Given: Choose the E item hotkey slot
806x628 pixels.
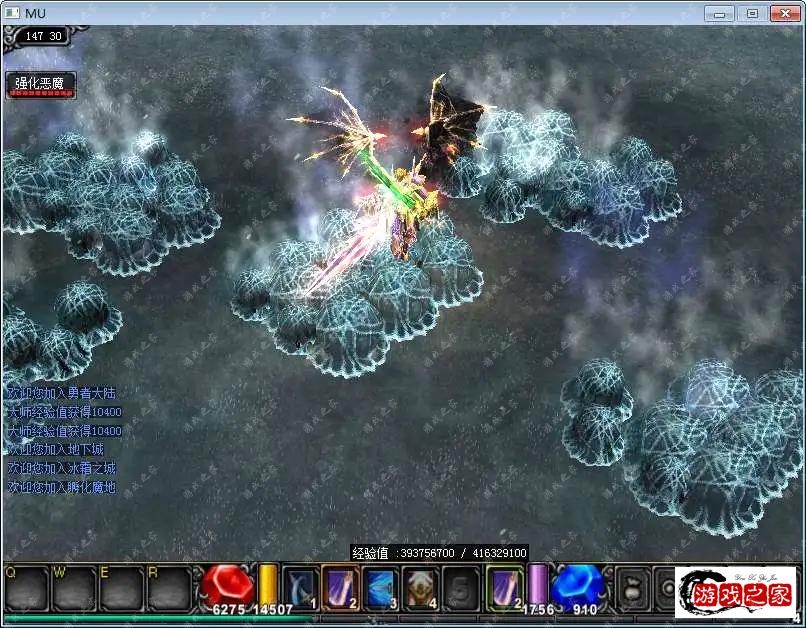Looking at the screenshot, I should 121,588.
